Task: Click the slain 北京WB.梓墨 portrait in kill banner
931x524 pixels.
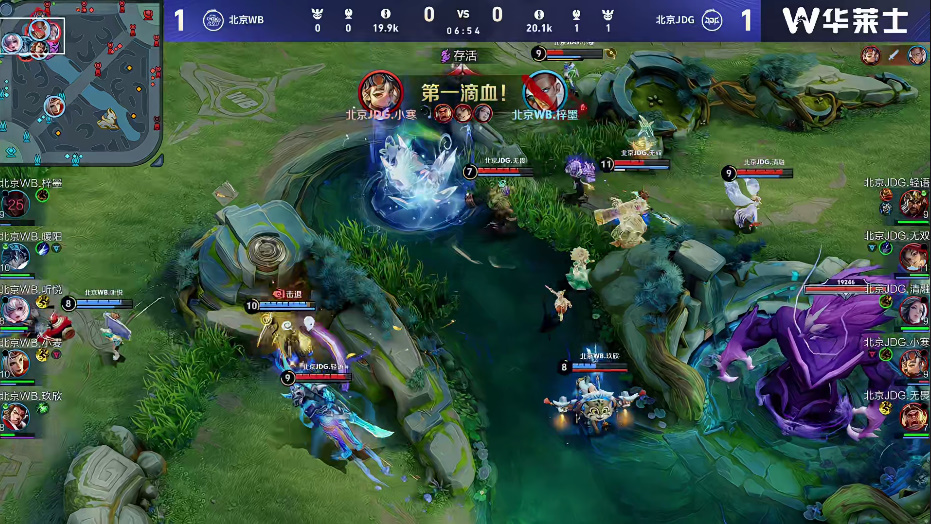Action: click(x=541, y=90)
